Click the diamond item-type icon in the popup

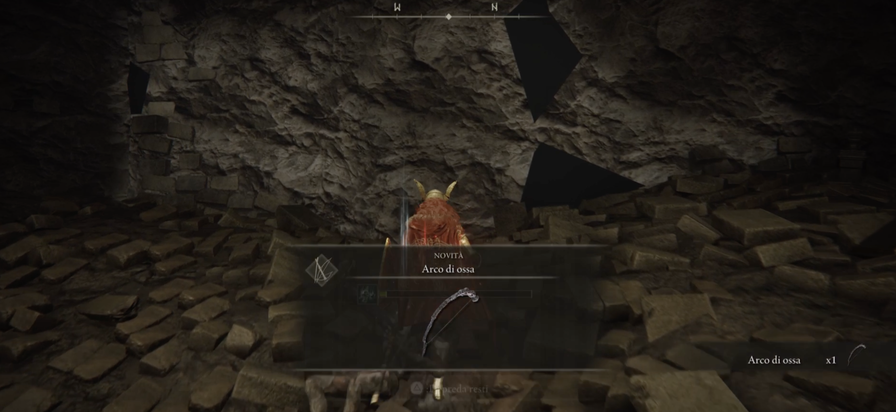pos(320,270)
